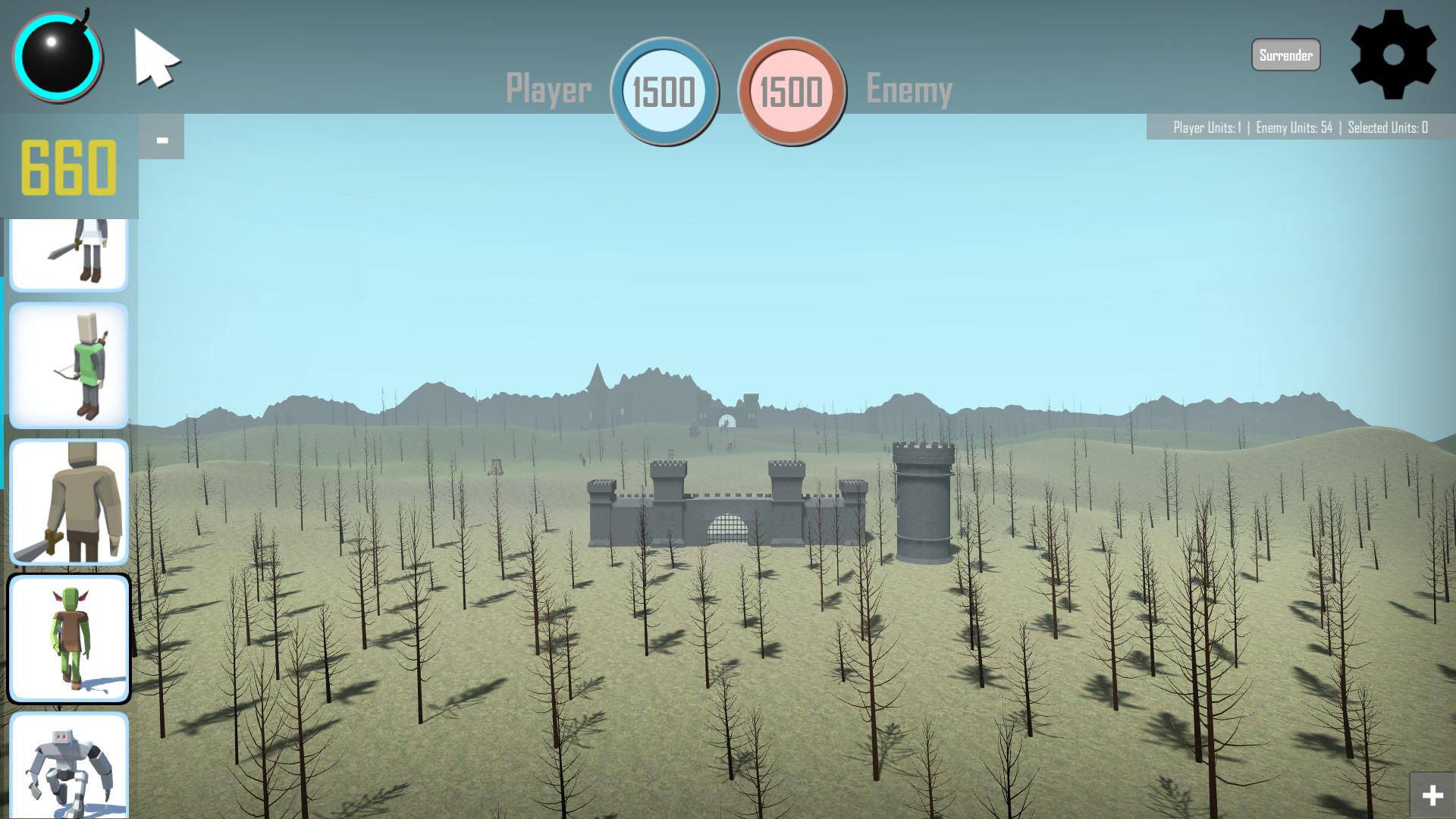Pick the white-shirted swordsman unit card

[69, 254]
